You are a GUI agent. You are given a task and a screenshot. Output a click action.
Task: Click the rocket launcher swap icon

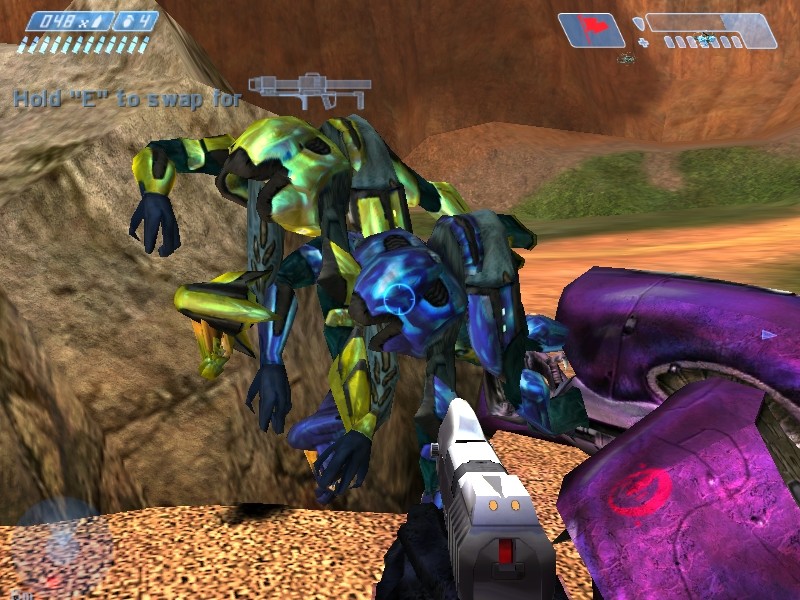[309, 90]
